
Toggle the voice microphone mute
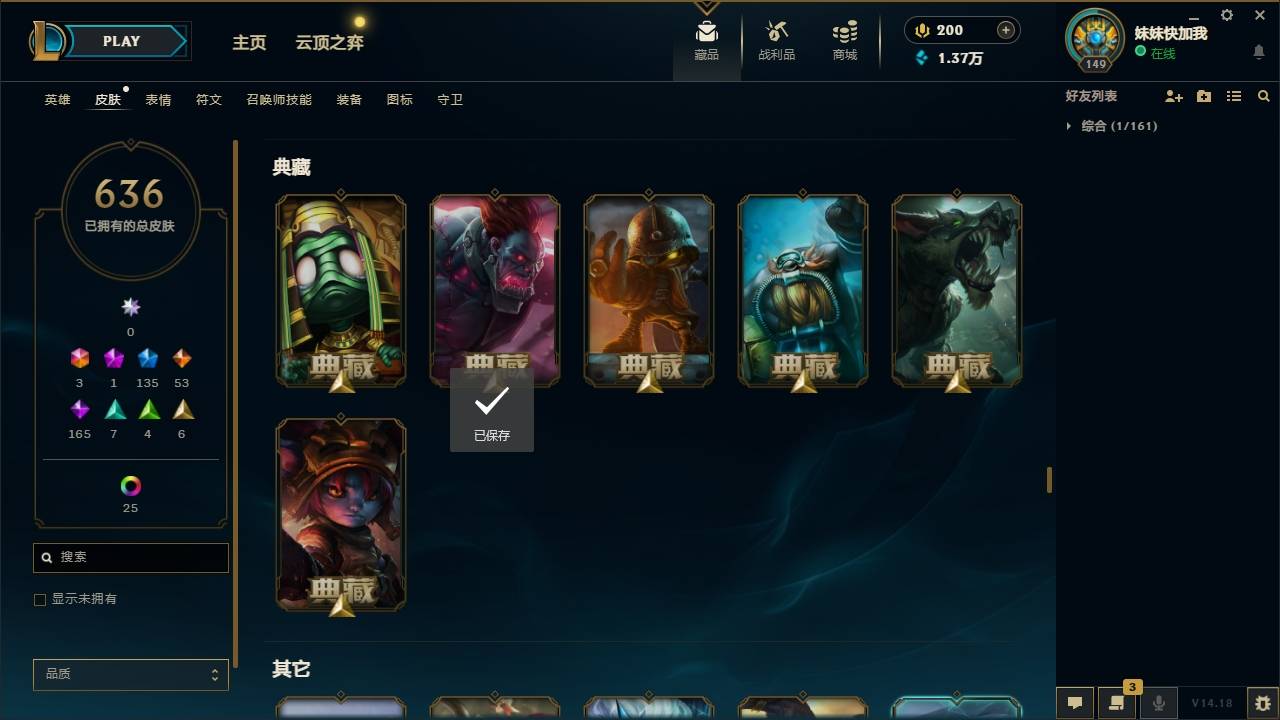coord(1160,701)
